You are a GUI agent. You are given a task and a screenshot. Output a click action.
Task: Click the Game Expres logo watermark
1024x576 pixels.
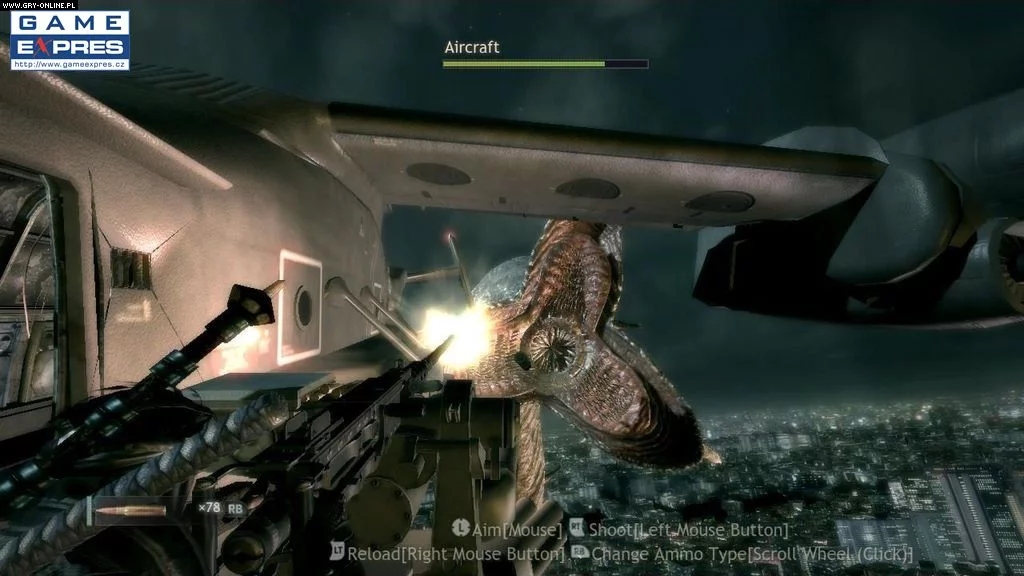coord(69,35)
